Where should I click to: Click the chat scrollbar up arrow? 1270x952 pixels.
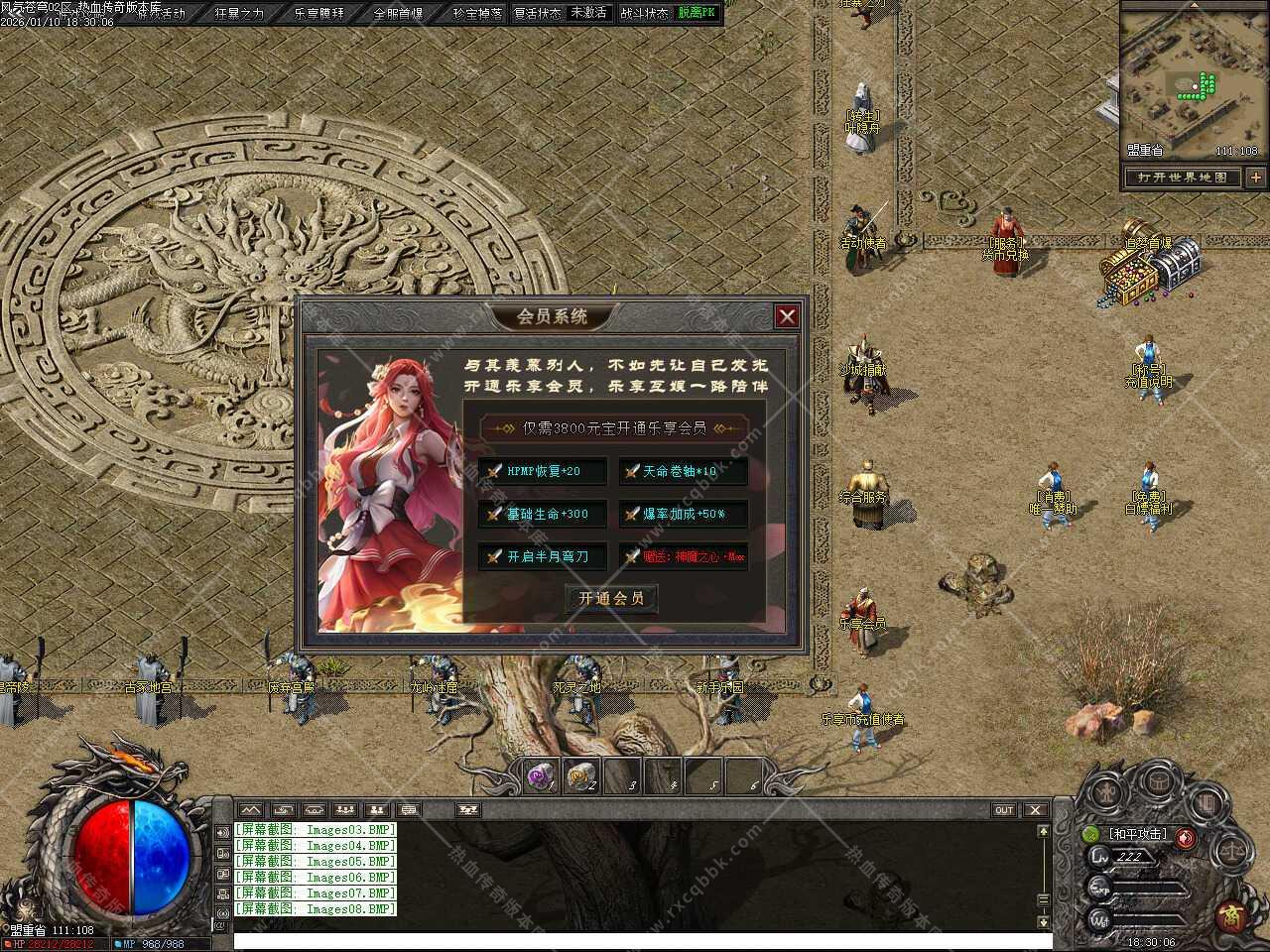pos(1043,831)
